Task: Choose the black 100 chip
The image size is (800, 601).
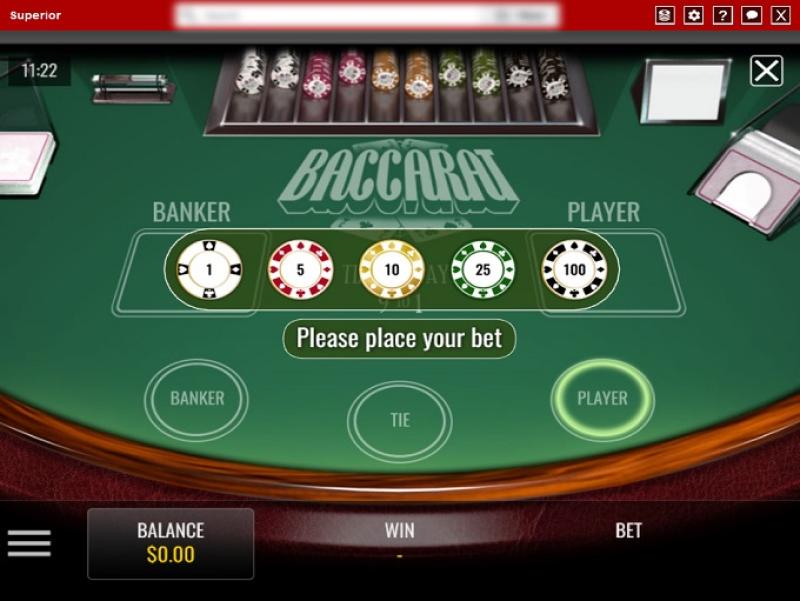Action: 574,270
